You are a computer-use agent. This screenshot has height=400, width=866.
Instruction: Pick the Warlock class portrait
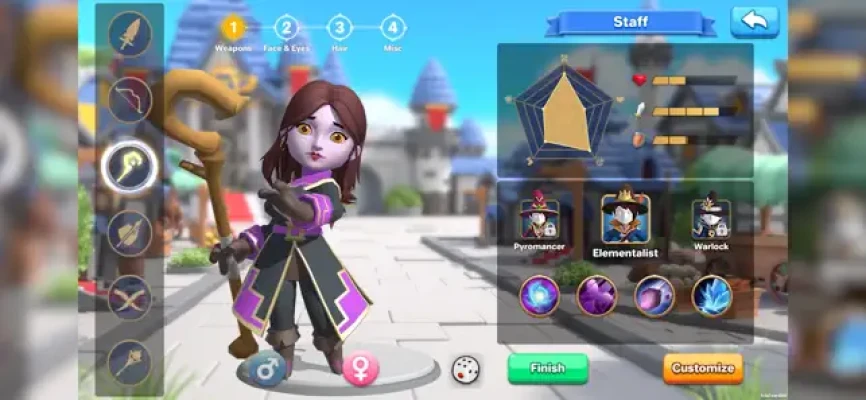[711, 219]
